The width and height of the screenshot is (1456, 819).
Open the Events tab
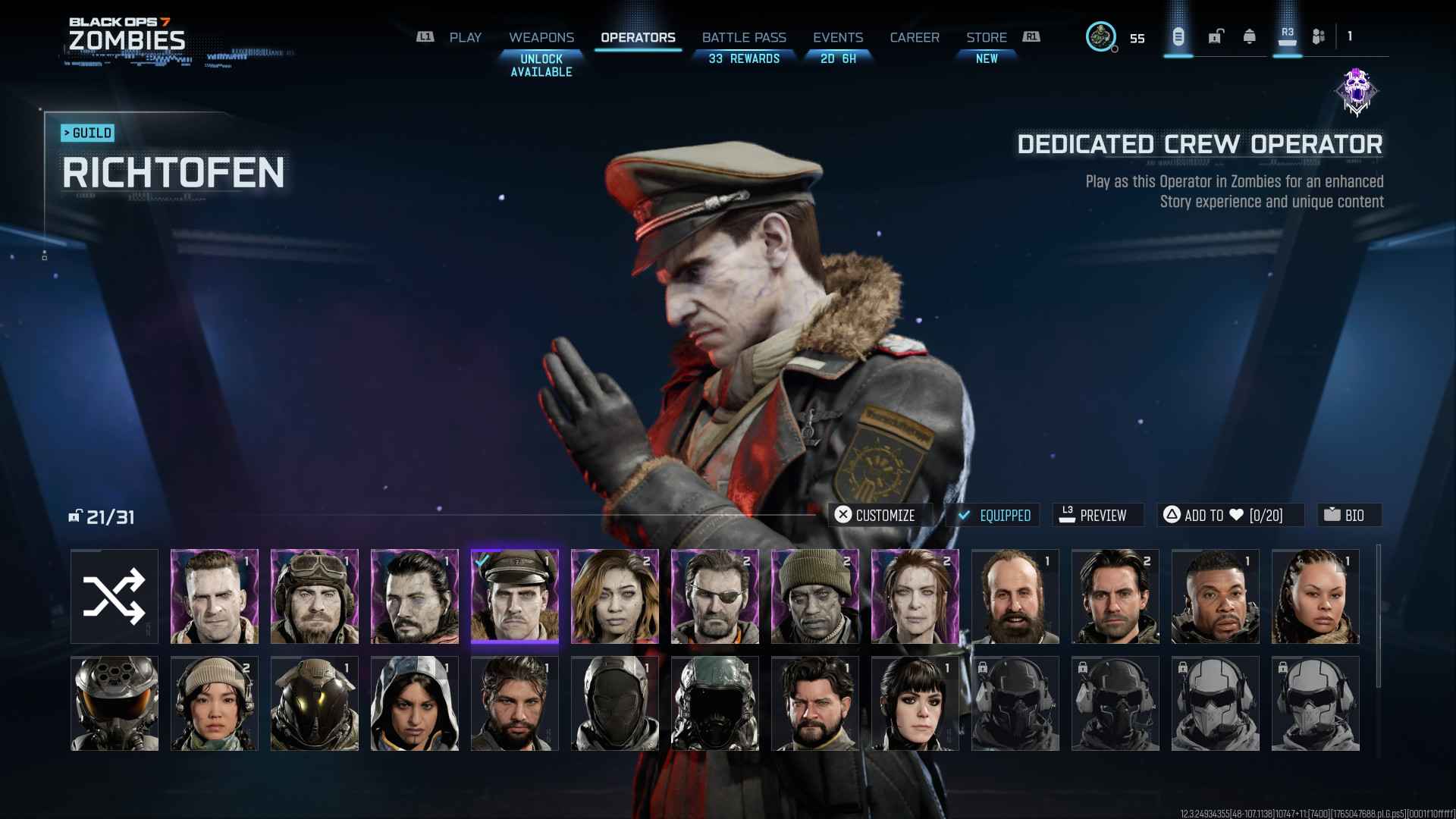coord(838,37)
